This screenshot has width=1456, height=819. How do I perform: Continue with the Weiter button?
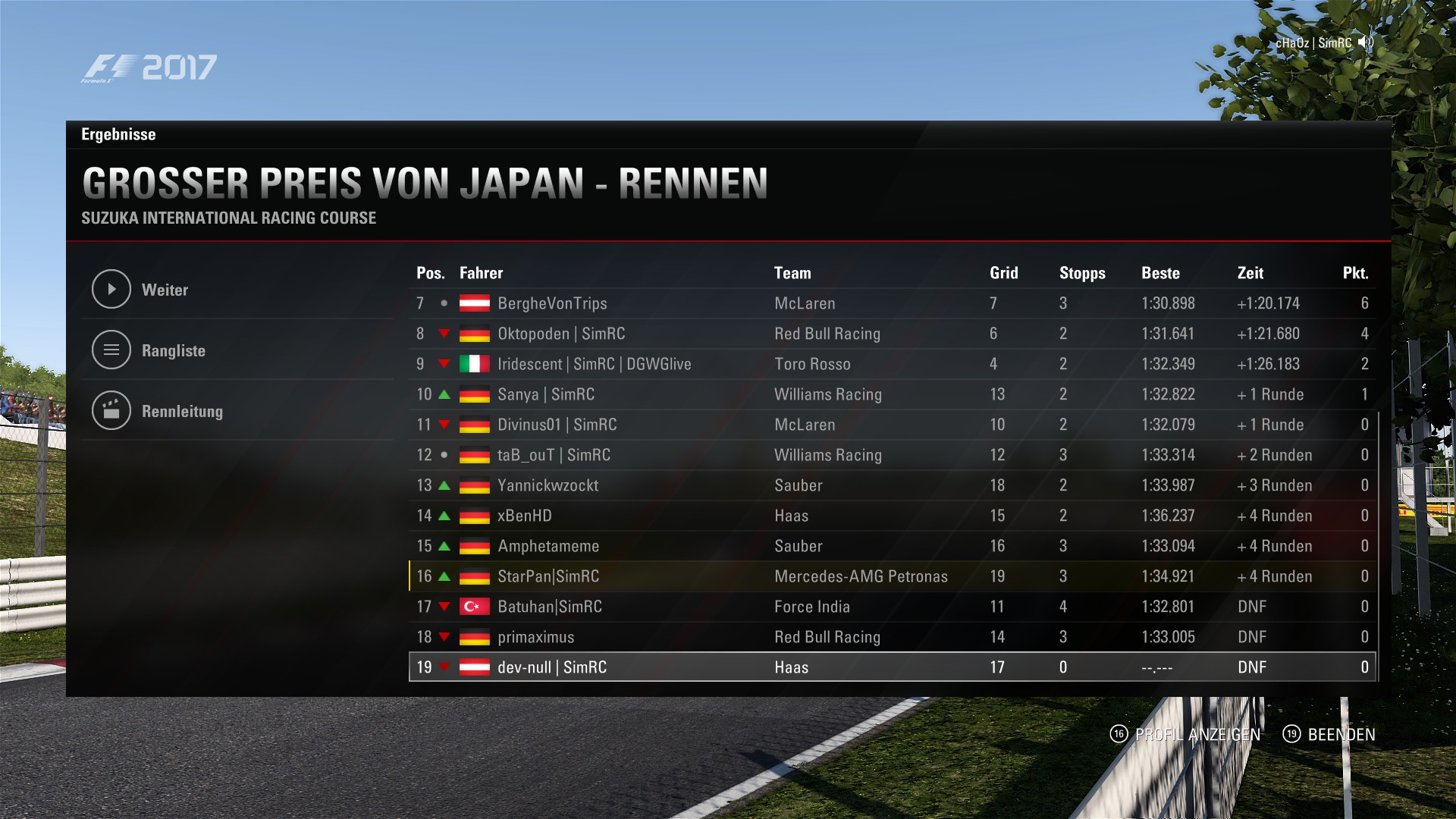(x=165, y=290)
